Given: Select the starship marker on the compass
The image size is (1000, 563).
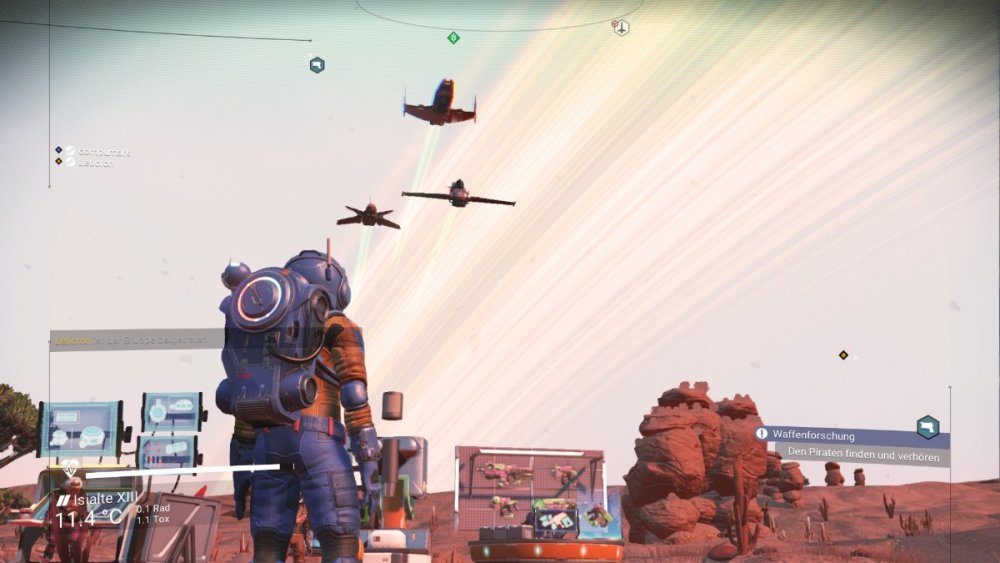Looking at the screenshot, I should [x=621, y=27].
